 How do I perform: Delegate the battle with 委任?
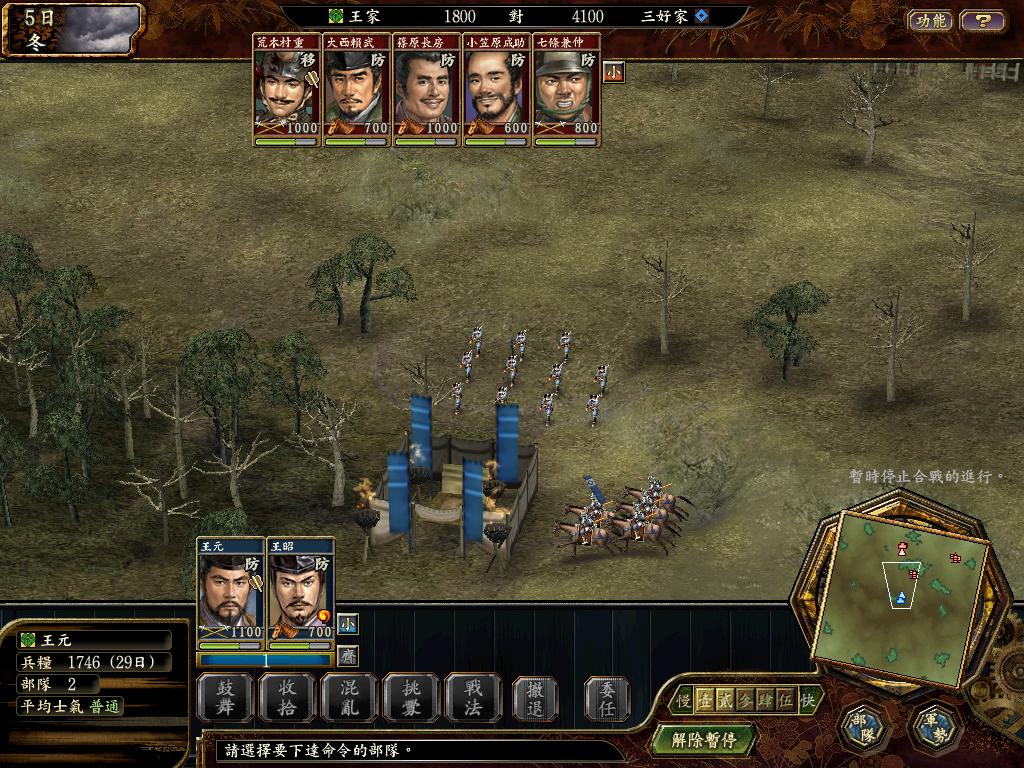point(607,697)
